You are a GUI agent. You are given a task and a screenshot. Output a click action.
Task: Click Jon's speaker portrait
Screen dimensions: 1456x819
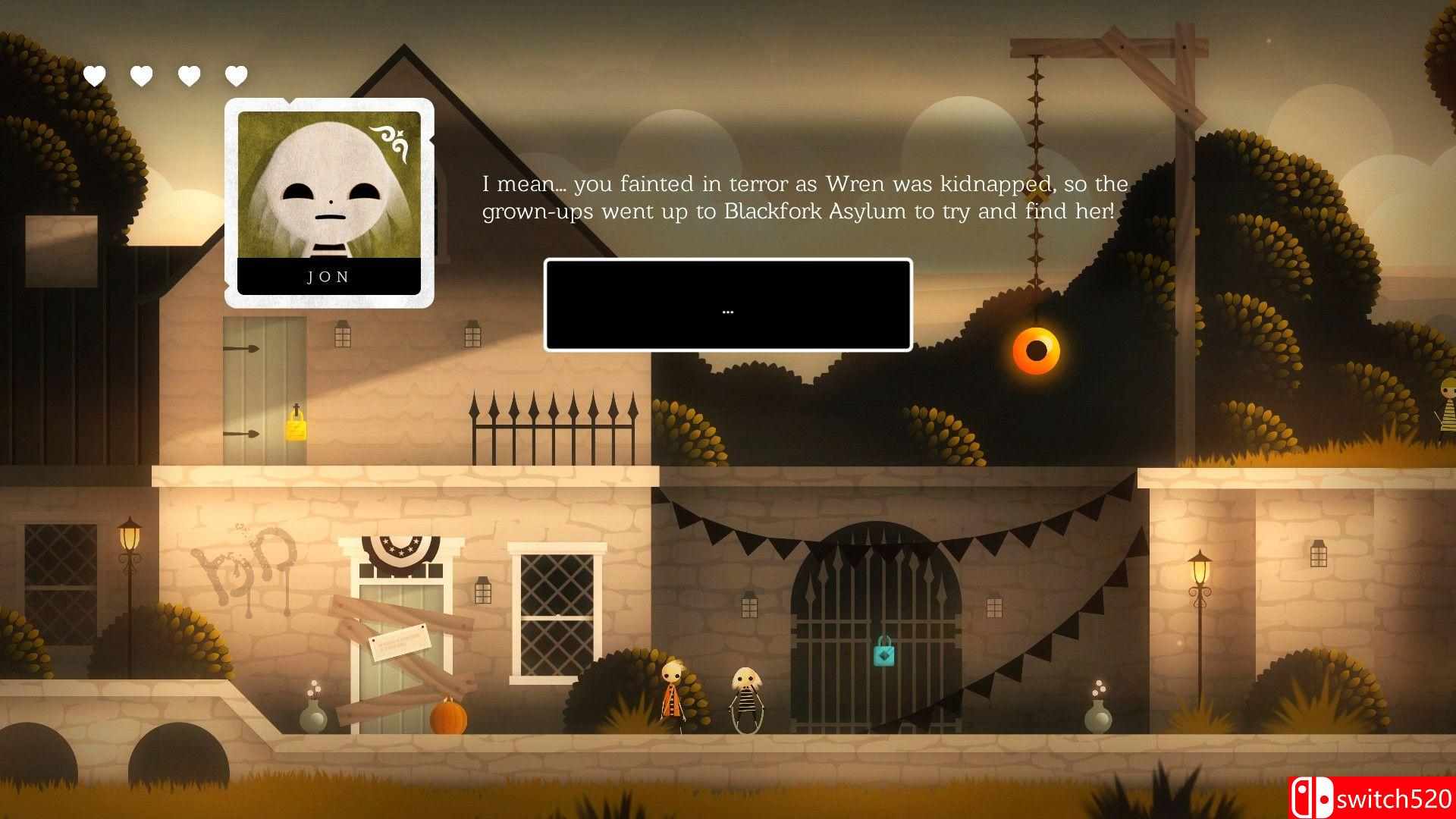[329, 202]
